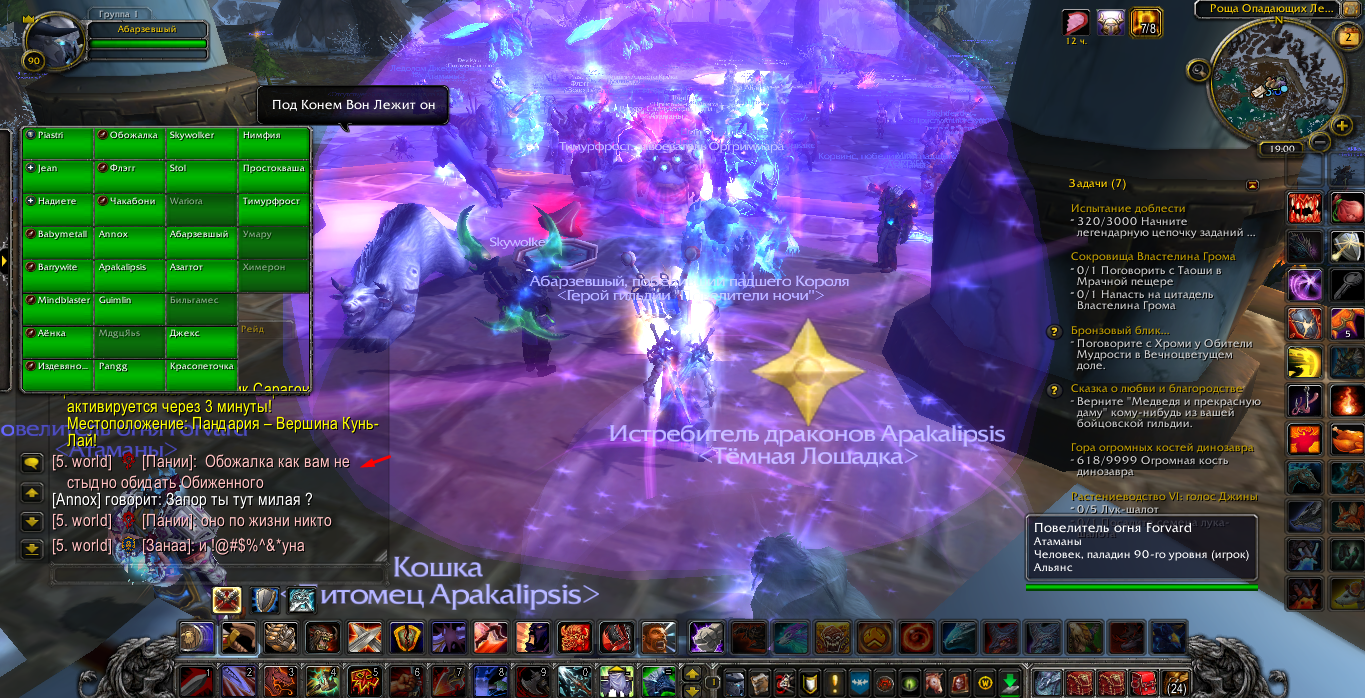Viewport: 1365px width, 698px height.
Task: Open the world map from the zone name button
Action: (1264, 8)
